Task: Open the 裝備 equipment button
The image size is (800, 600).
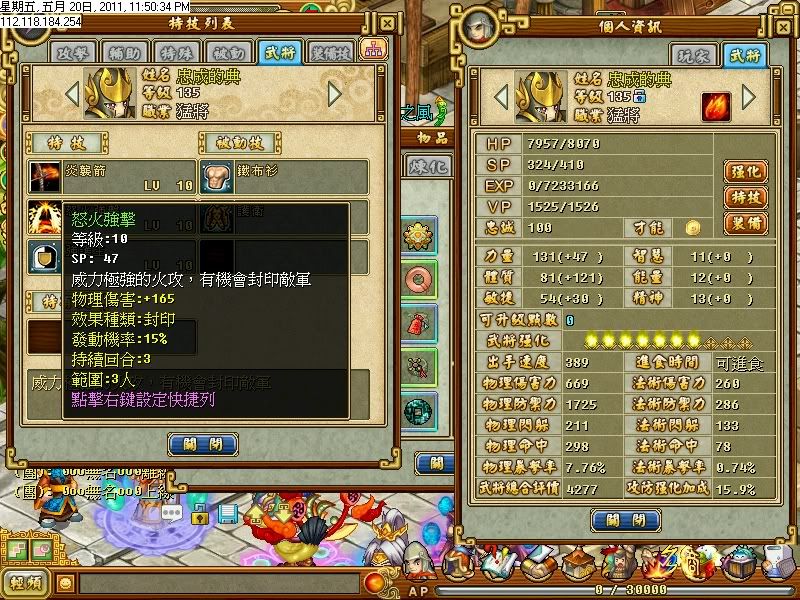Action: pyautogui.click(x=743, y=223)
